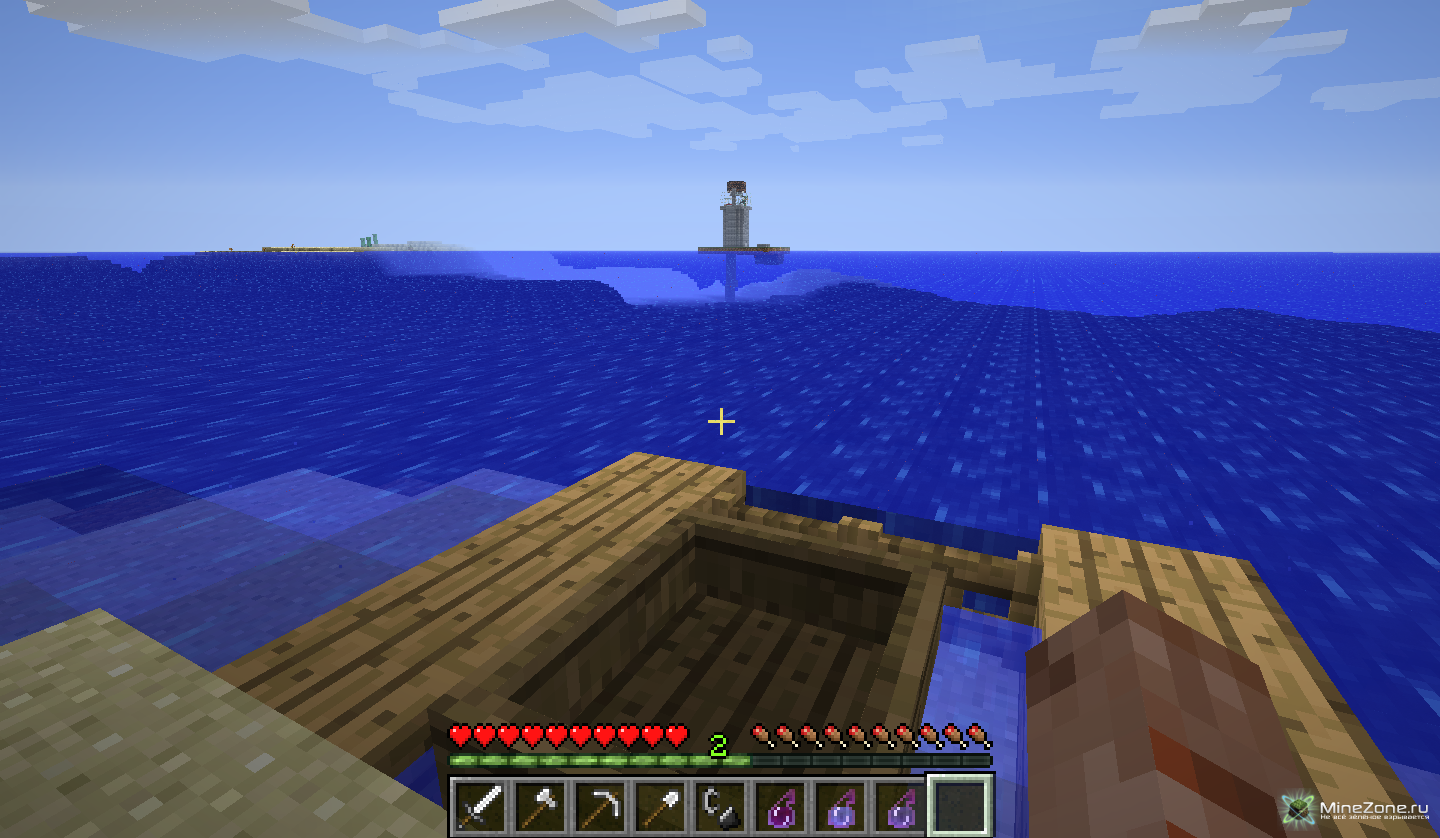
Task: Choose the iron axe in the hotbar
Action: (x=541, y=806)
